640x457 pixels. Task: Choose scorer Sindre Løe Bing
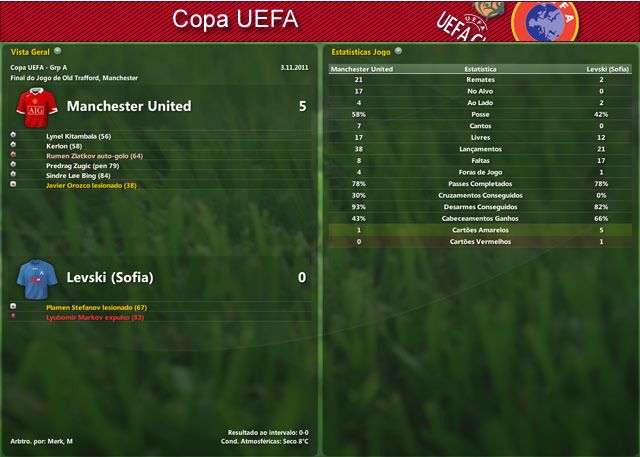click(78, 175)
